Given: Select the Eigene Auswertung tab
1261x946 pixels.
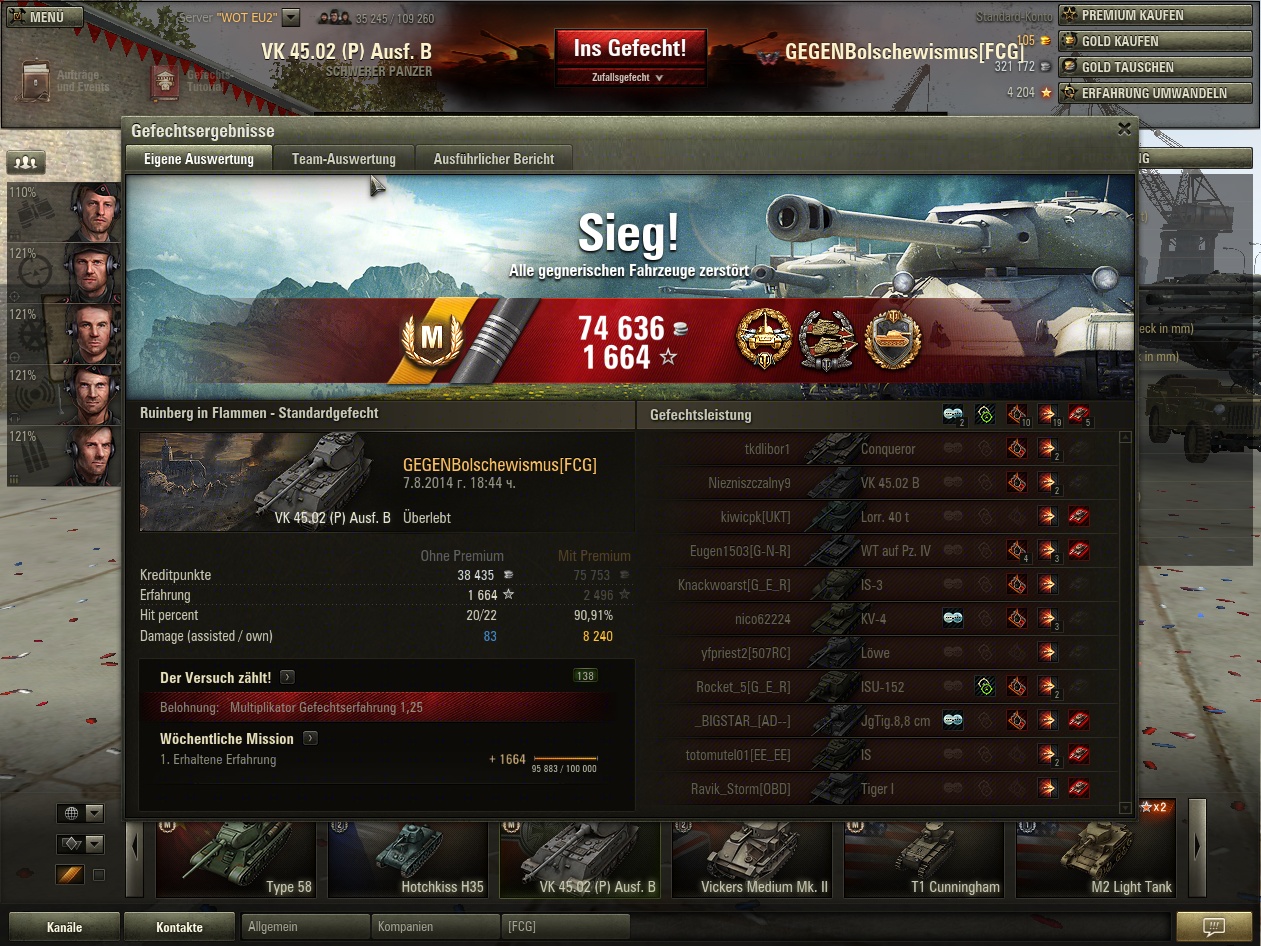Looking at the screenshot, I should (198, 158).
